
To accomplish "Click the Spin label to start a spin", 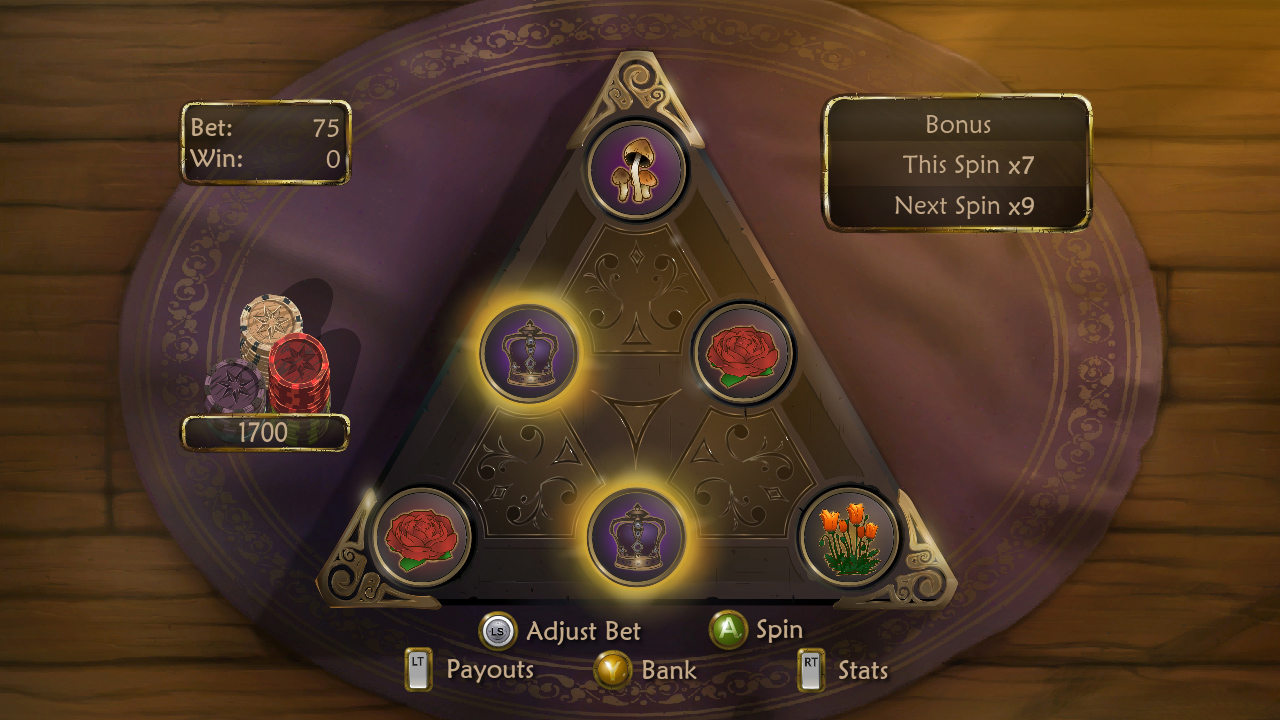I will coord(778,630).
